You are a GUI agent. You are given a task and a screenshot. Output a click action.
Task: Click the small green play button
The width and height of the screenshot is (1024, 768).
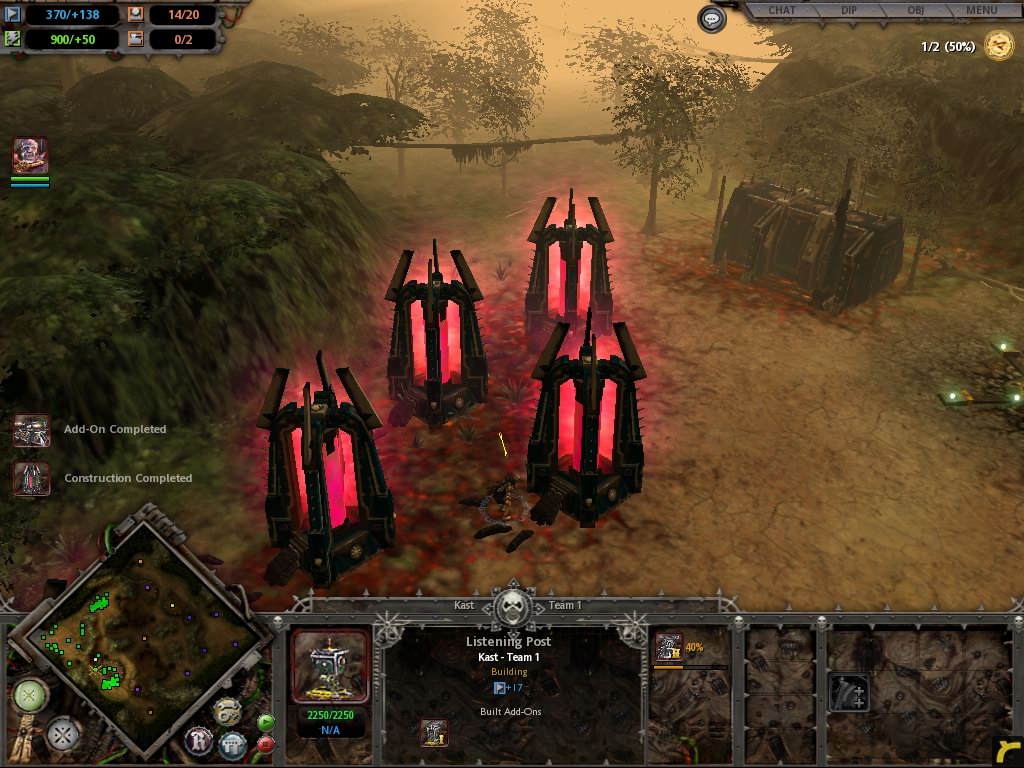[266, 722]
